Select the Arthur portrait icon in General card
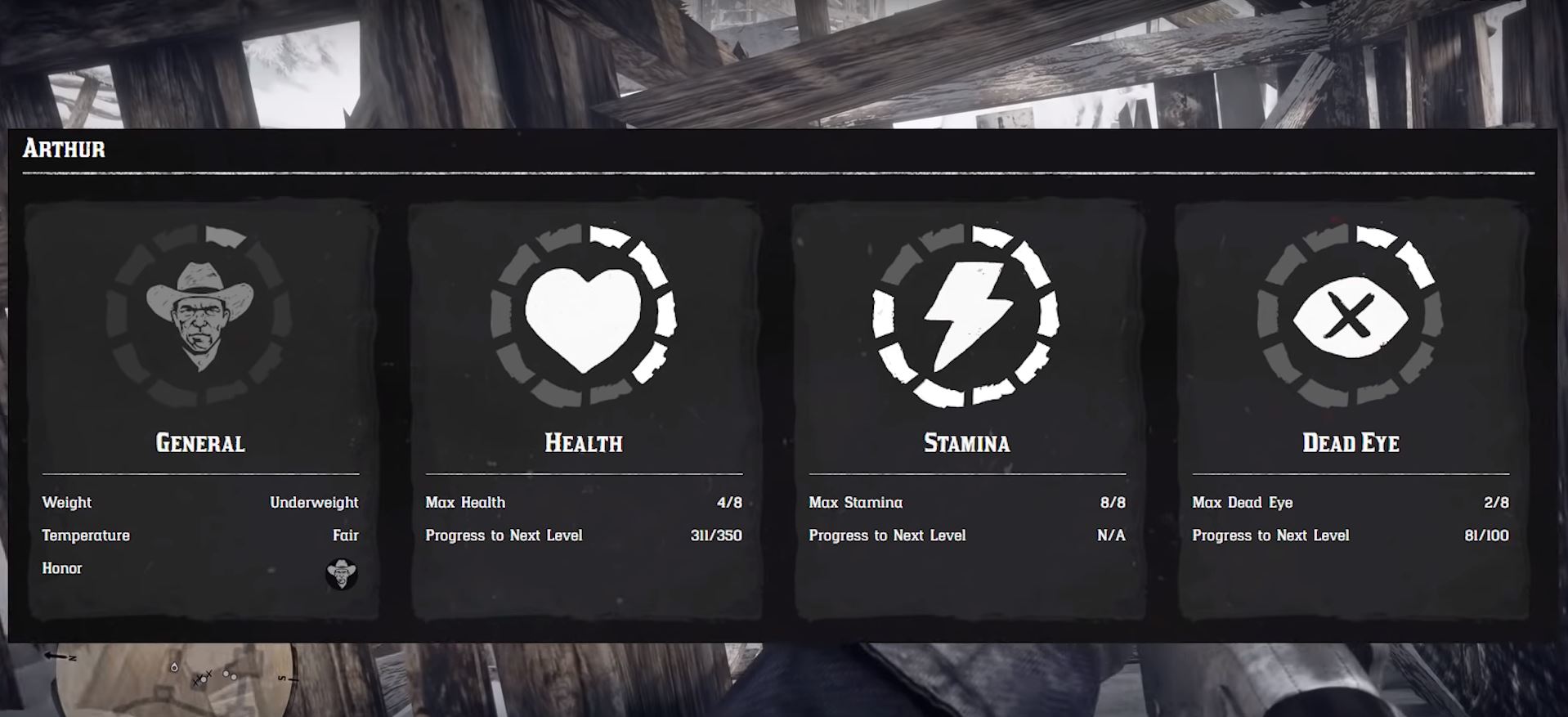The image size is (1568, 717). tap(199, 313)
